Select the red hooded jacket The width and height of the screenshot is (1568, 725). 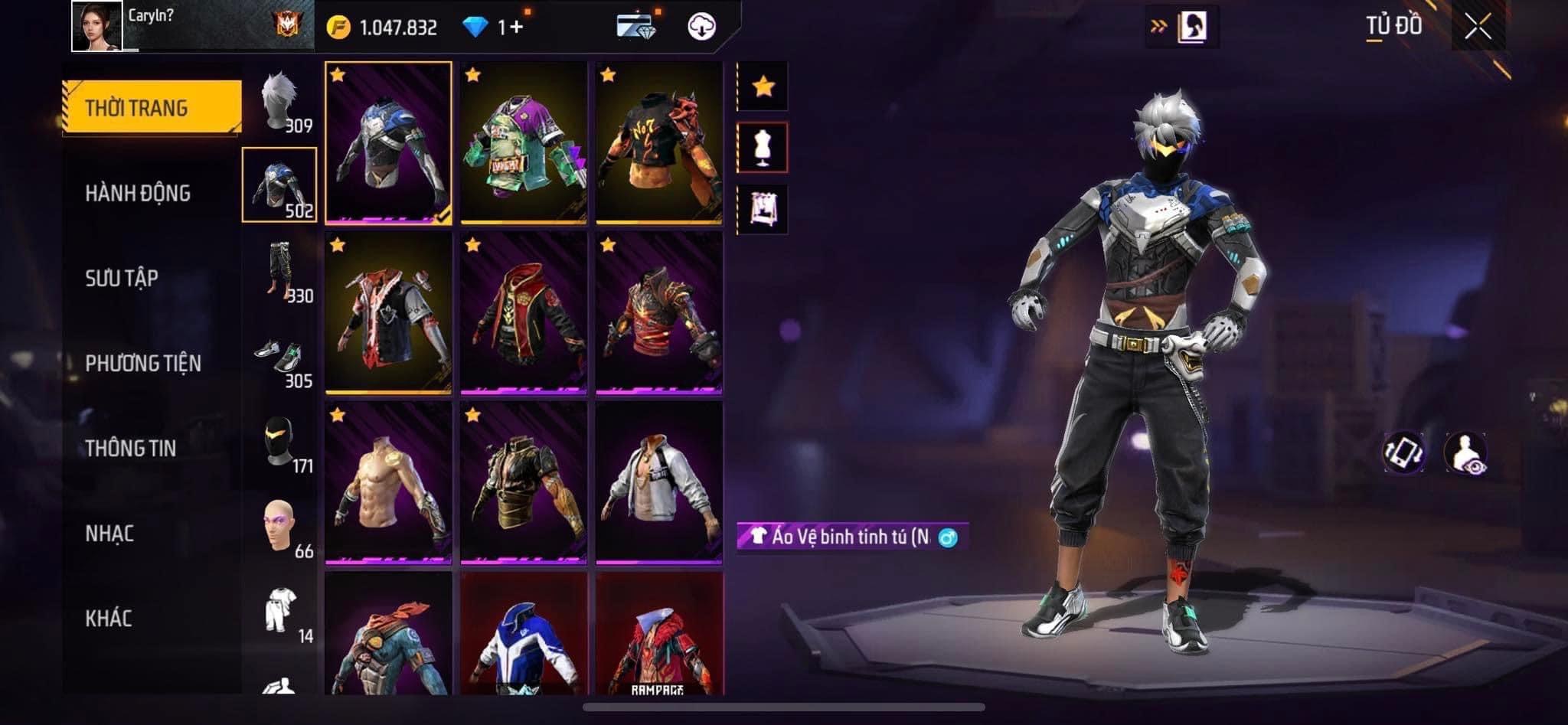(524, 312)
